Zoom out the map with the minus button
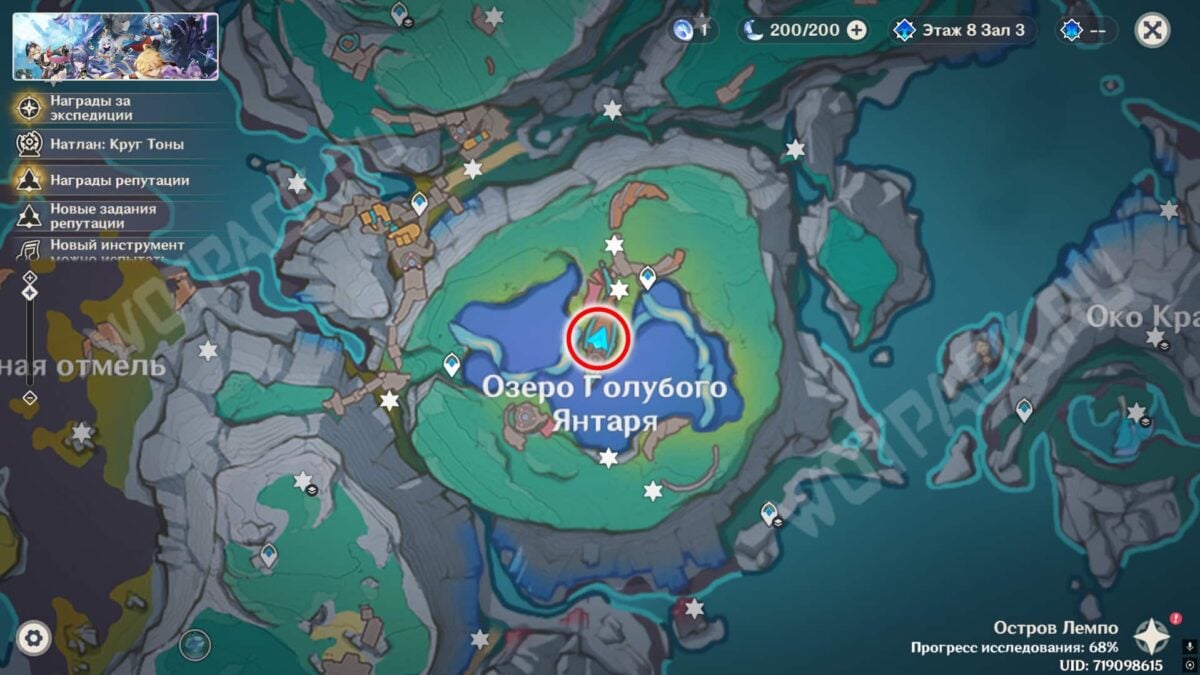This screenshot has height=675, width=1200. [x=30, y=398]
